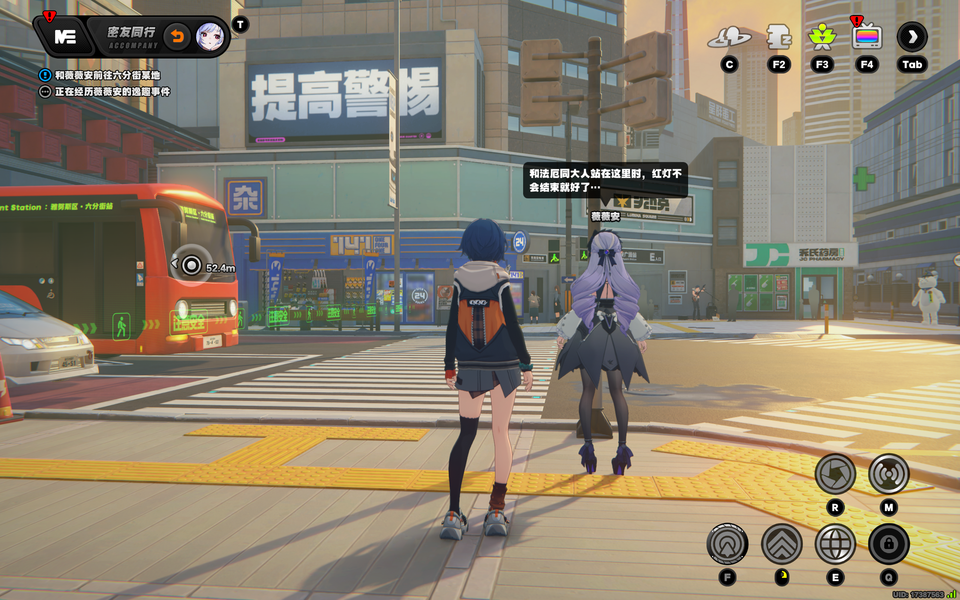This screenshot has height=600, width=960.
Task: Open the white notebook icon
Action: (x=778, y=37)
